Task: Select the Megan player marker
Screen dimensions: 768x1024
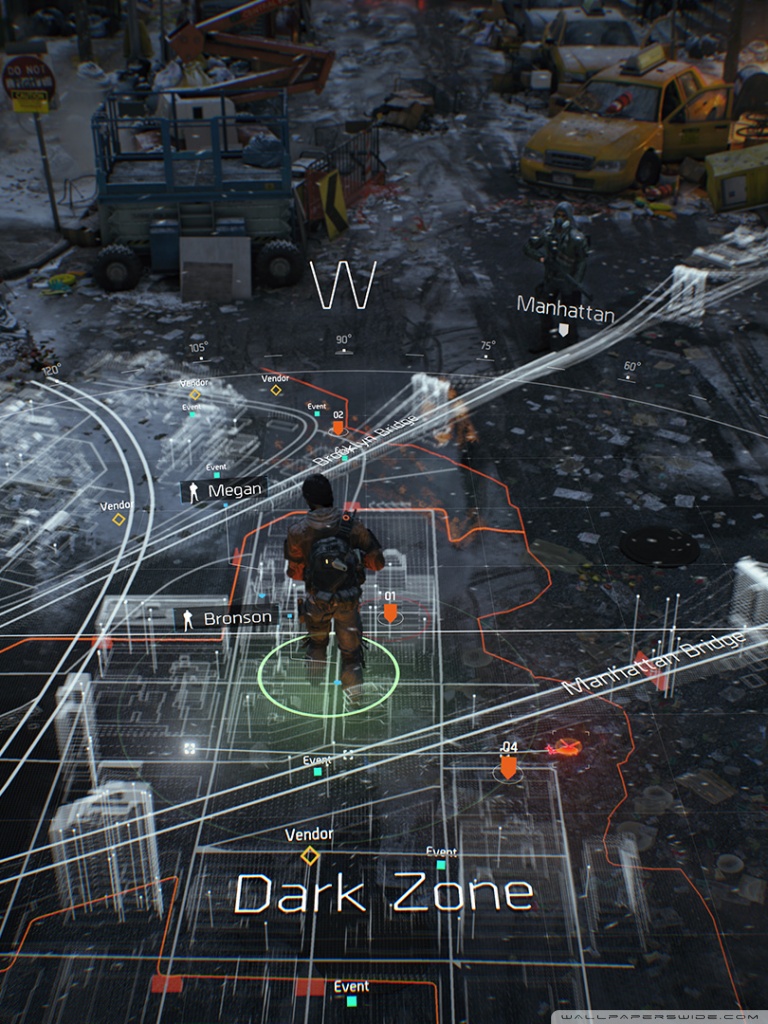Action: tap(224, 491)
